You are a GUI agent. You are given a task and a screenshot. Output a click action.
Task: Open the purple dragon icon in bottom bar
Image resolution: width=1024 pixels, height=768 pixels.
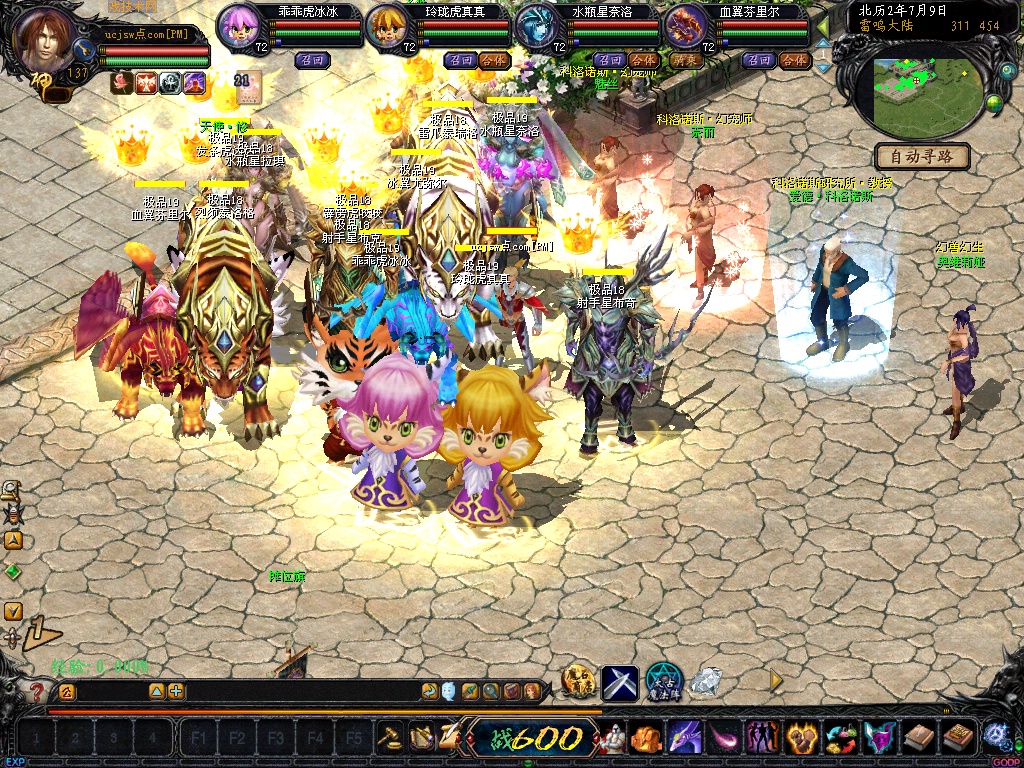[x=684, y=738]
